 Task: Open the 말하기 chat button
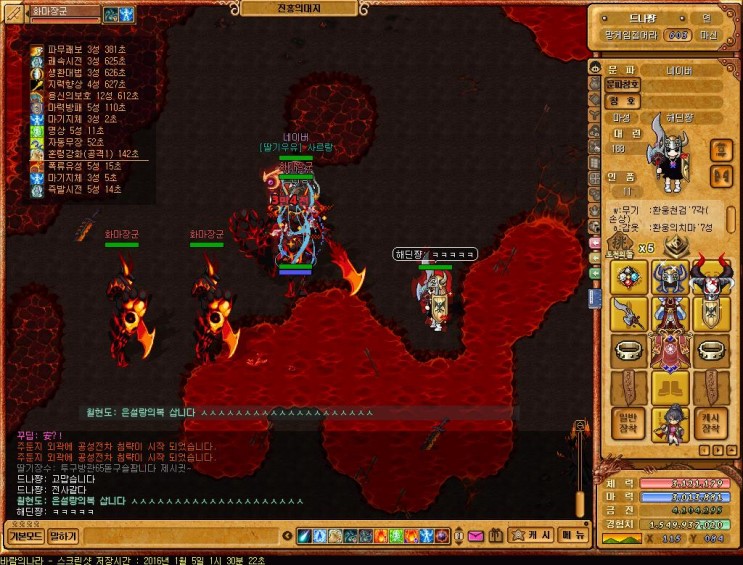click(63, 537)
